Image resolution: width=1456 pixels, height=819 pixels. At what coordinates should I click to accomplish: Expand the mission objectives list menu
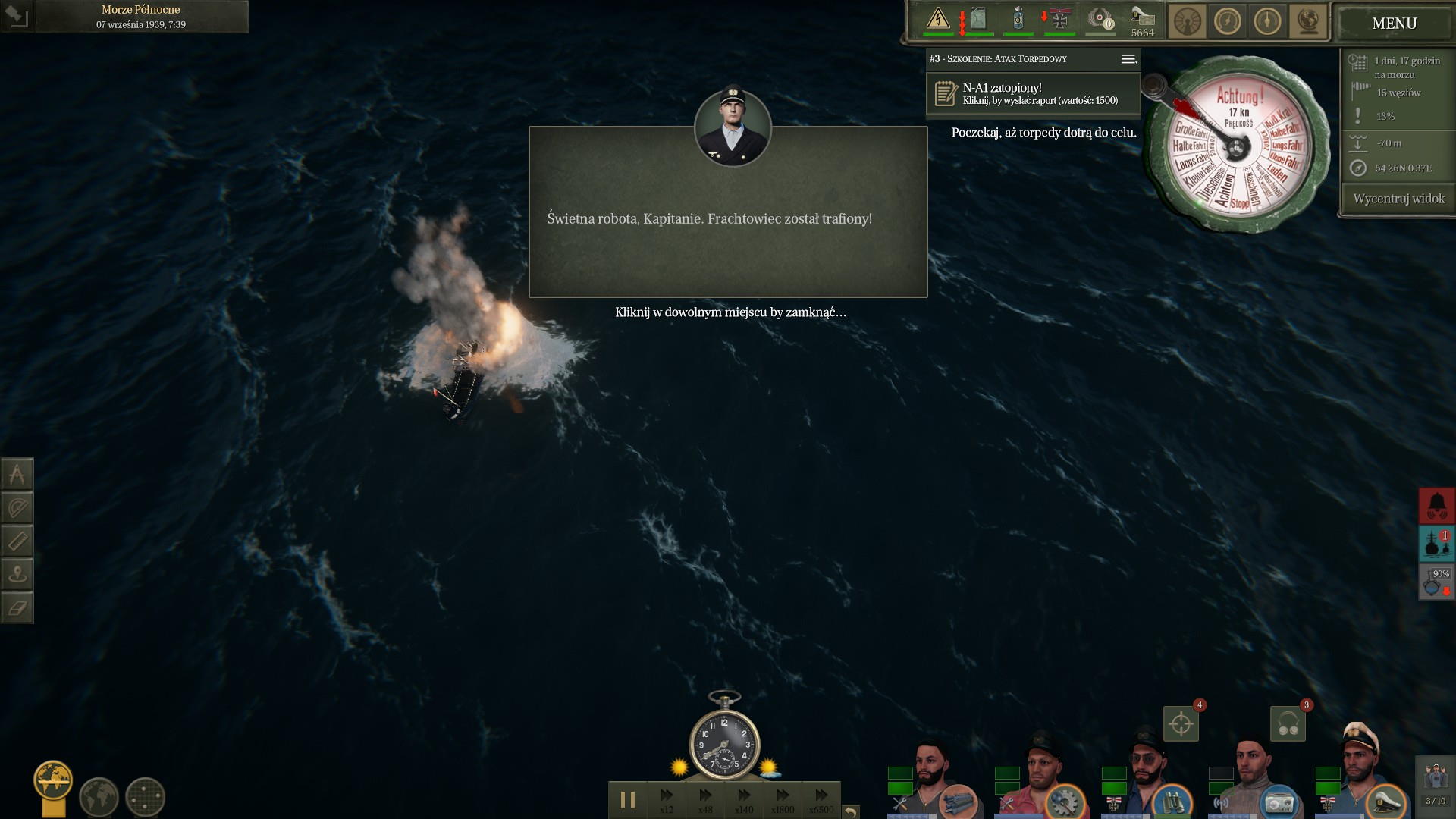(x=1128, y=59)
